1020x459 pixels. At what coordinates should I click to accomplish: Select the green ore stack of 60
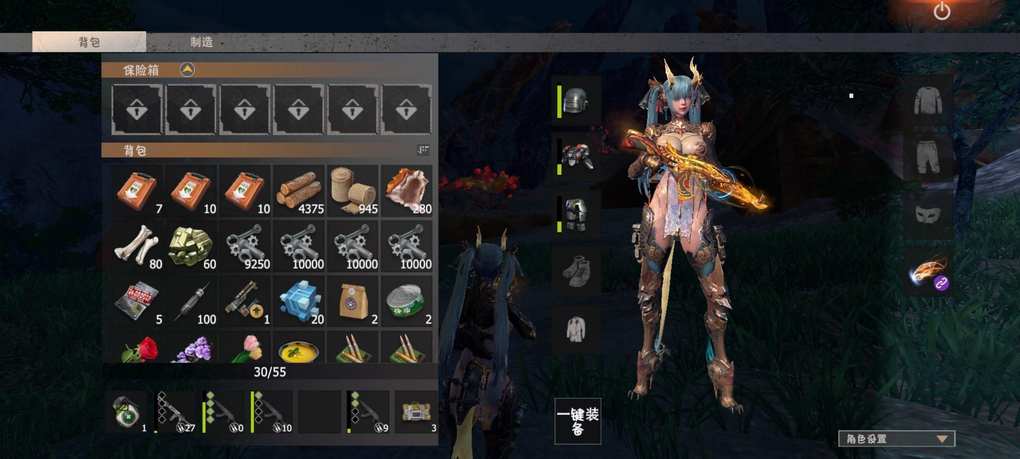[190, 246]
